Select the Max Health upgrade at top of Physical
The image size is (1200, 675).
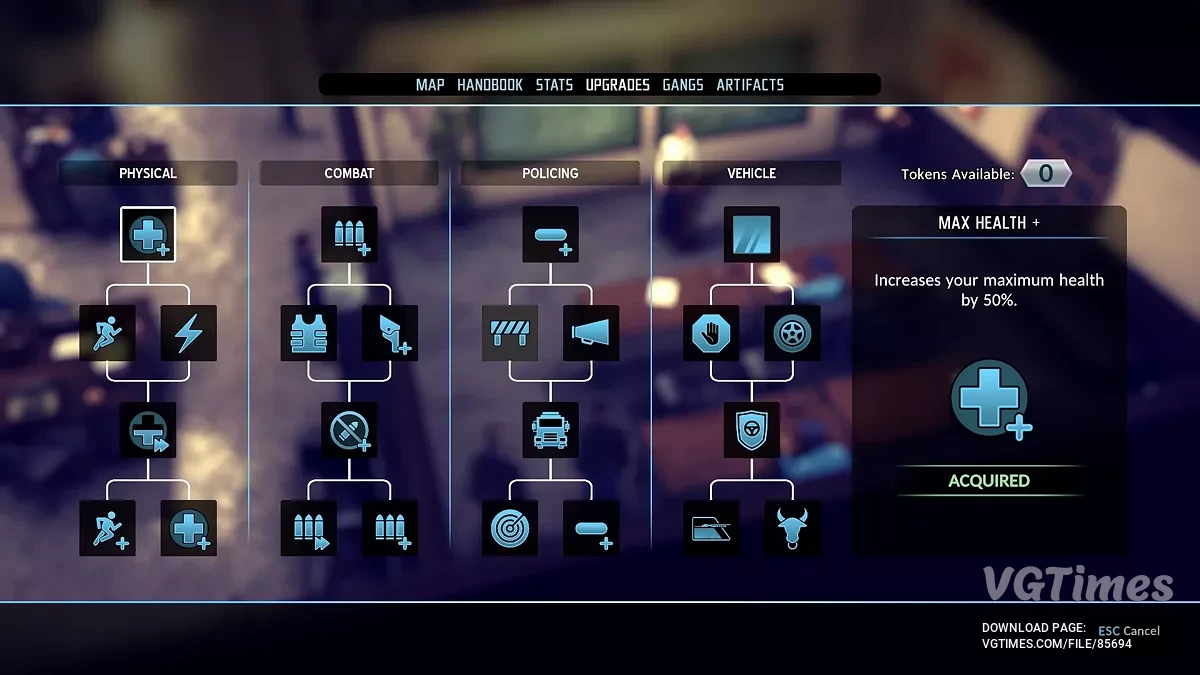(148, 235)
